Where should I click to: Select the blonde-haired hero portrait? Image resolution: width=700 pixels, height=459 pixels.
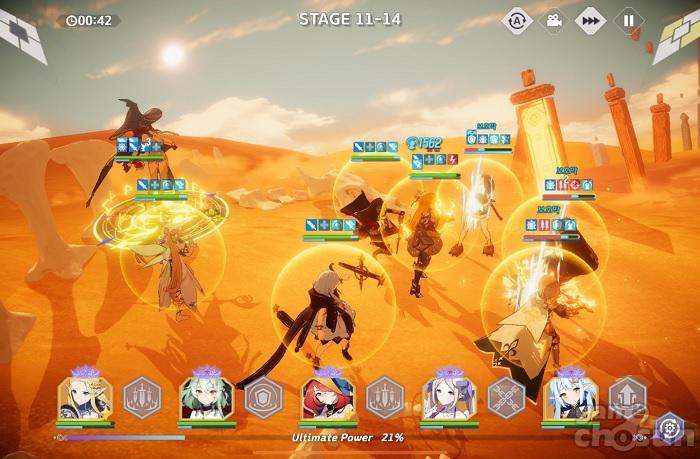click(84, 397)
